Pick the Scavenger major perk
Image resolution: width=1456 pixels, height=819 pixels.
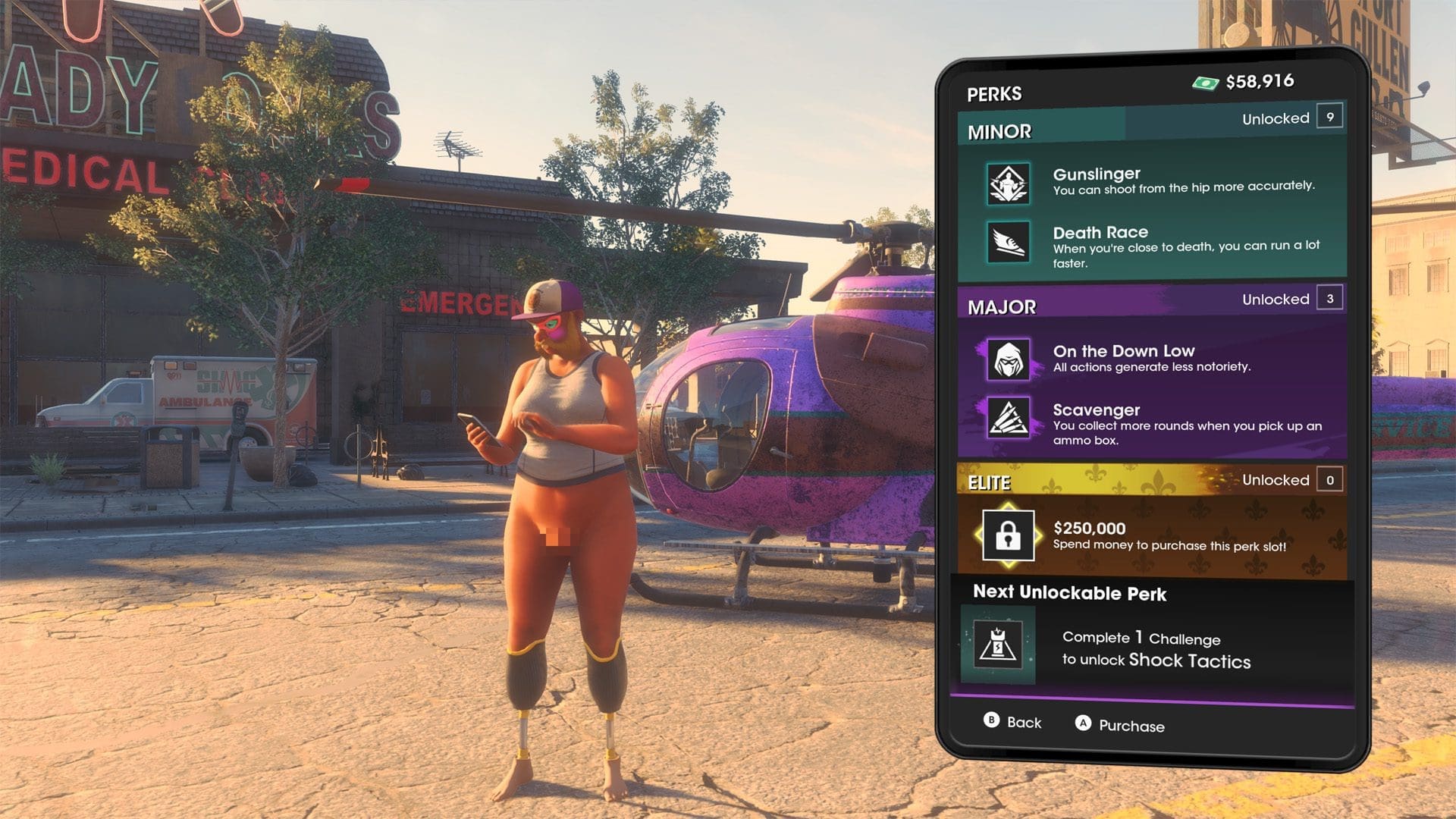(1151, 422)
